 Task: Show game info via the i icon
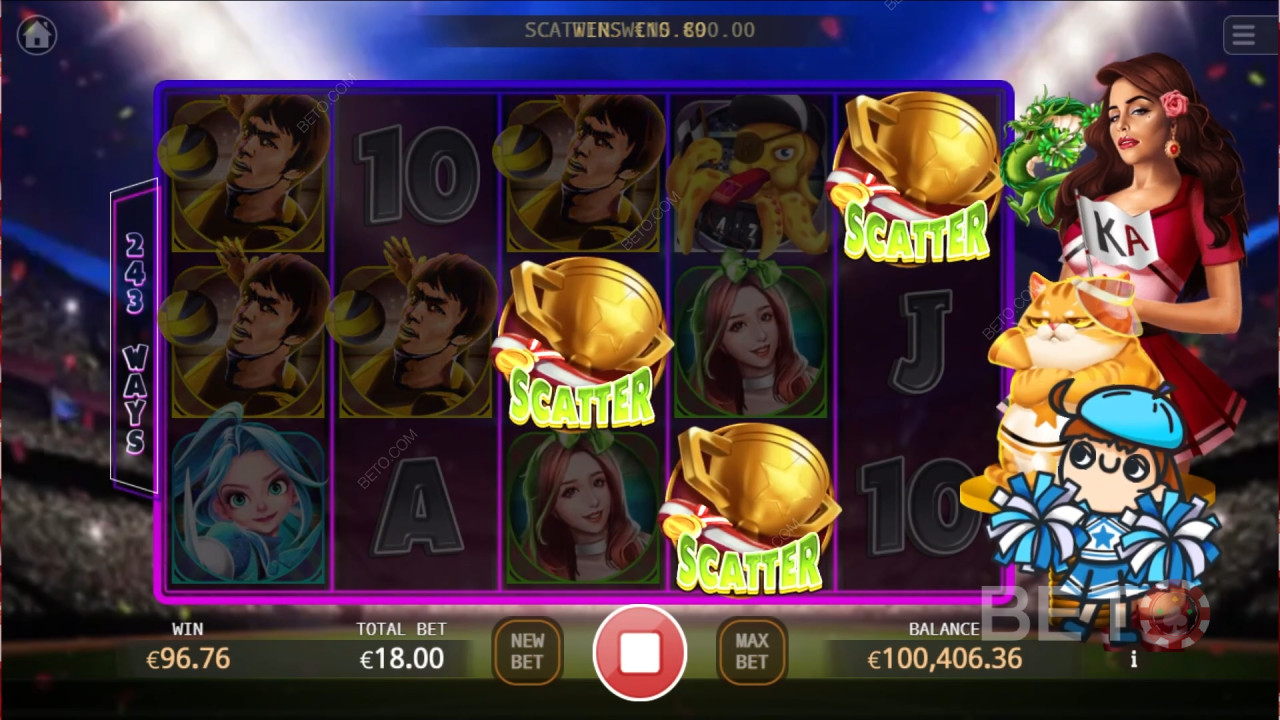1133,659
